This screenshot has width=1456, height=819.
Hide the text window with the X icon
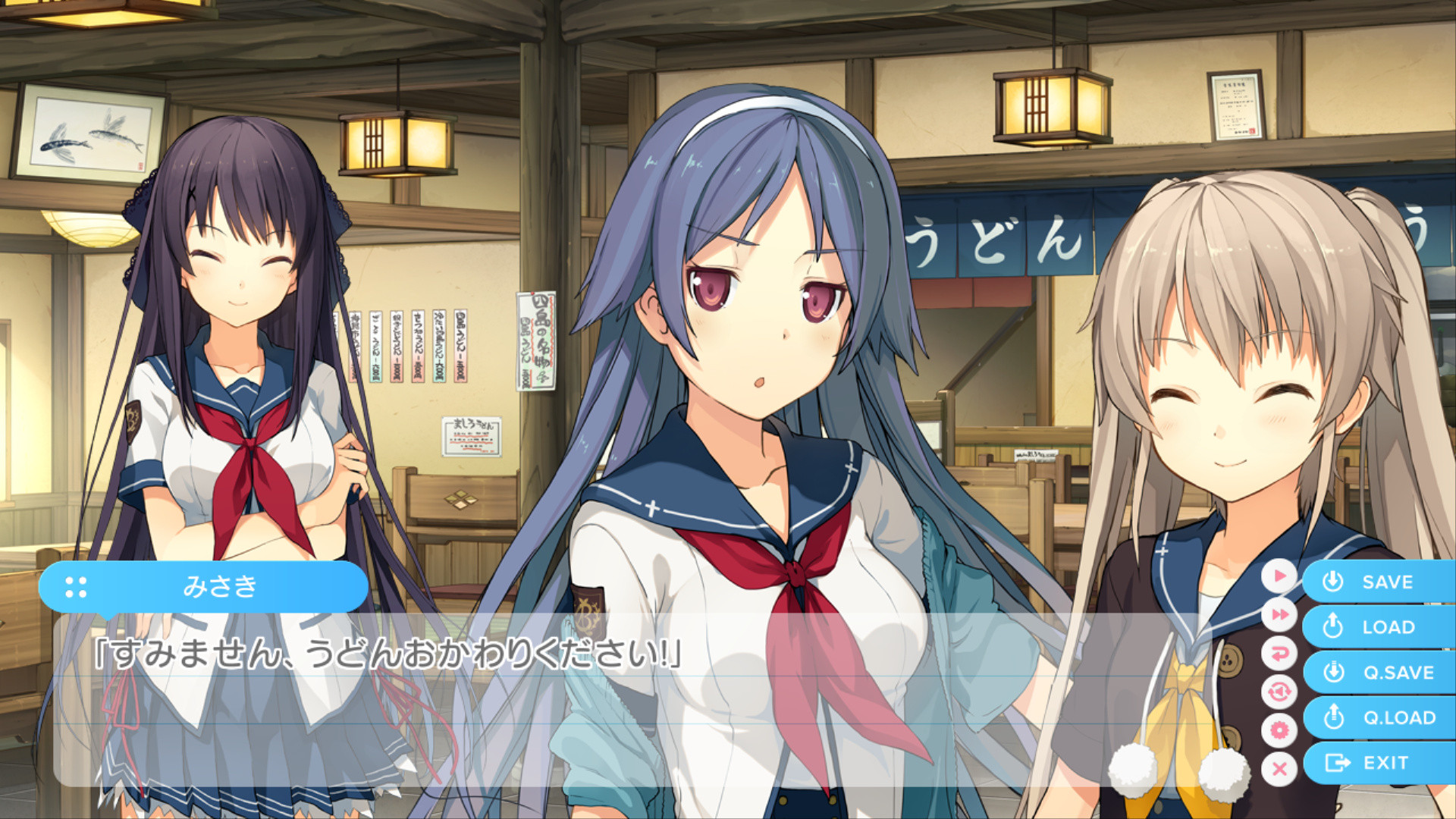pyautogui.click(x=1279, y=769)
